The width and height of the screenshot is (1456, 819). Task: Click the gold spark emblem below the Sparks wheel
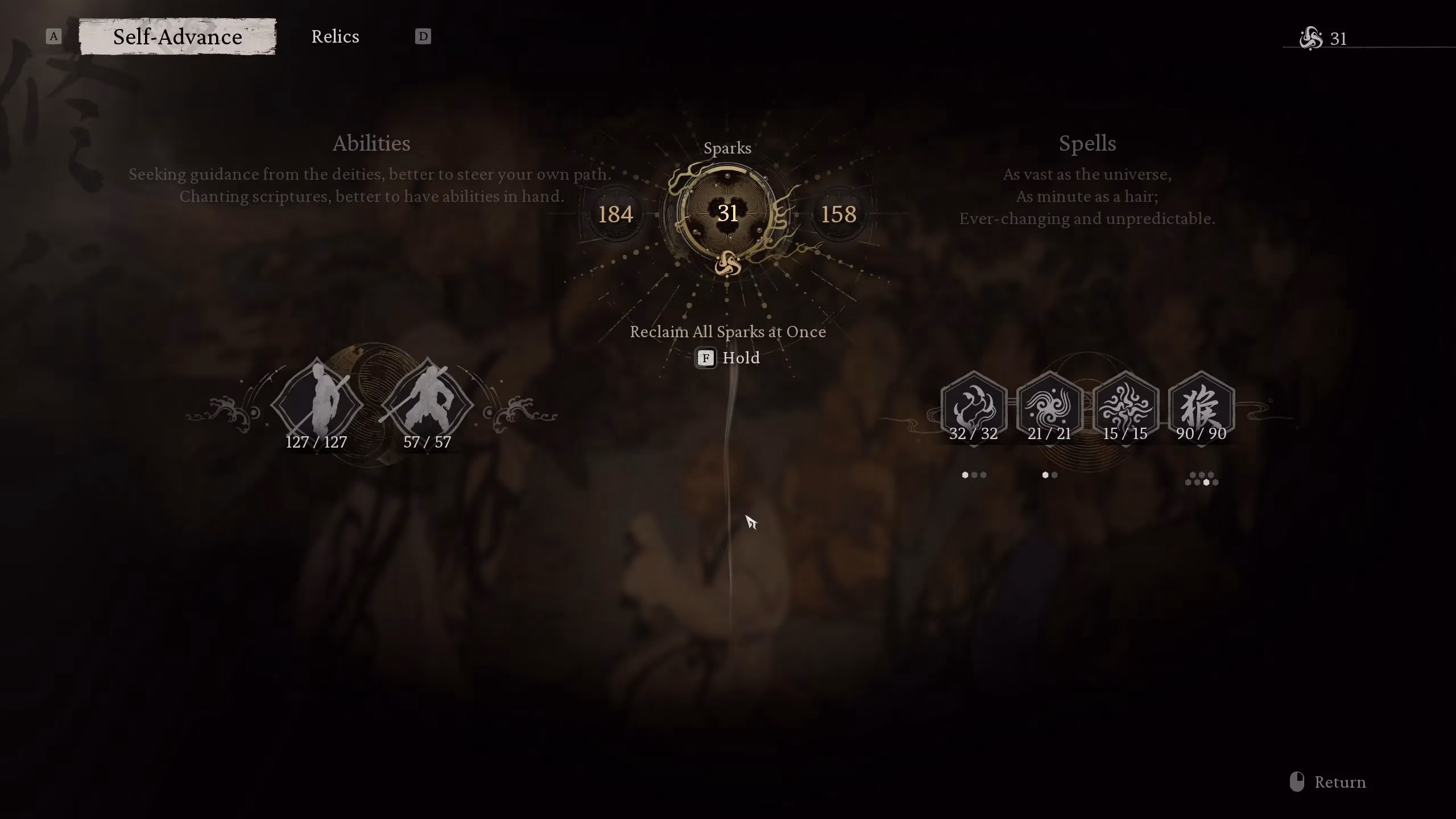[x=728, y=264]
